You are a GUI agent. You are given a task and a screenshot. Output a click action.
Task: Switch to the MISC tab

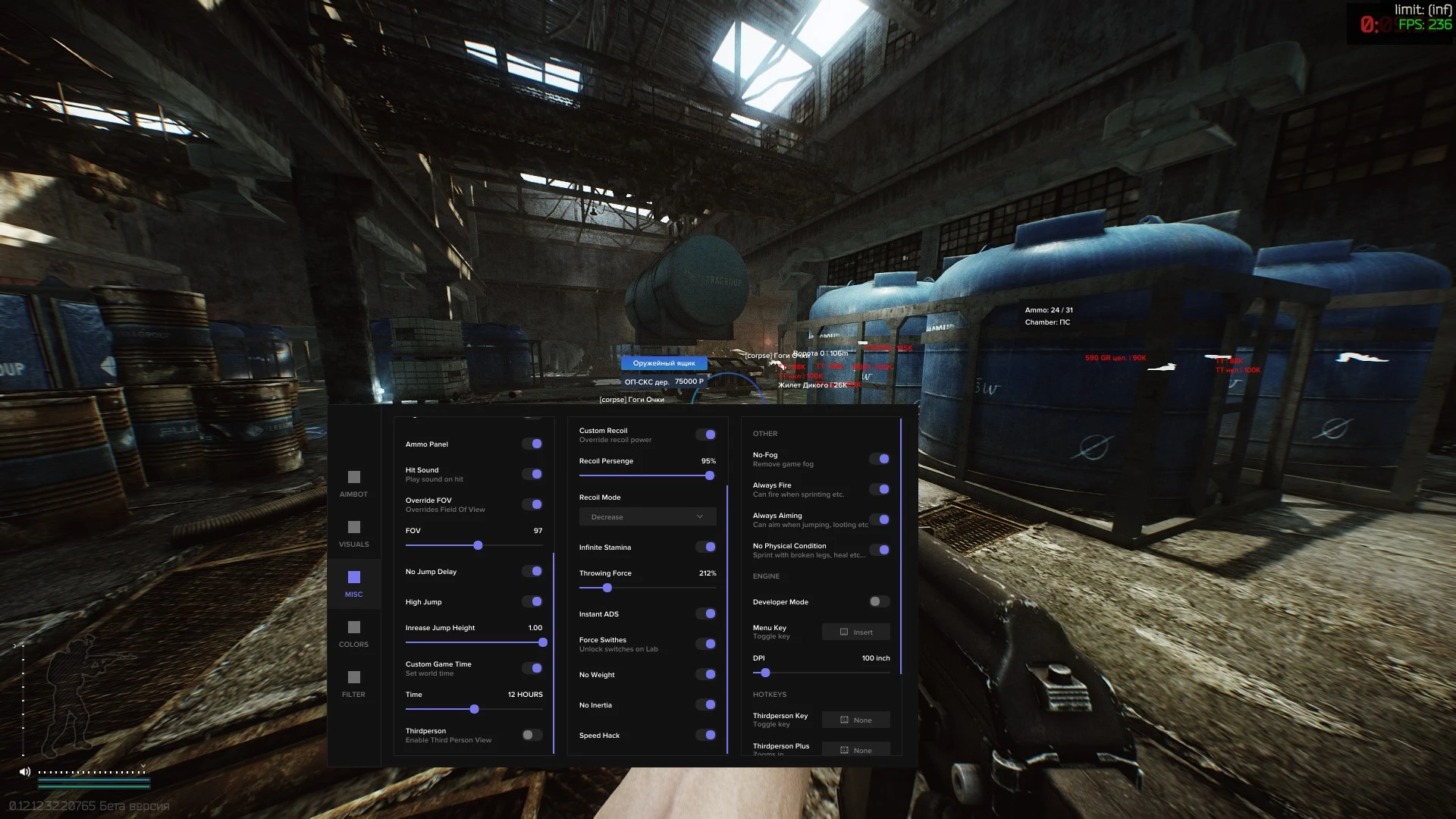[x=353, y=584]
